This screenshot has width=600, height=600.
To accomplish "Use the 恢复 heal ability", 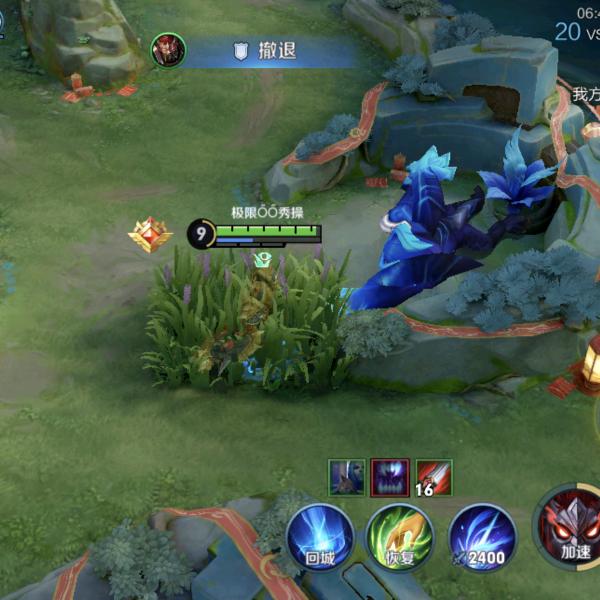I will click(400, 536).
